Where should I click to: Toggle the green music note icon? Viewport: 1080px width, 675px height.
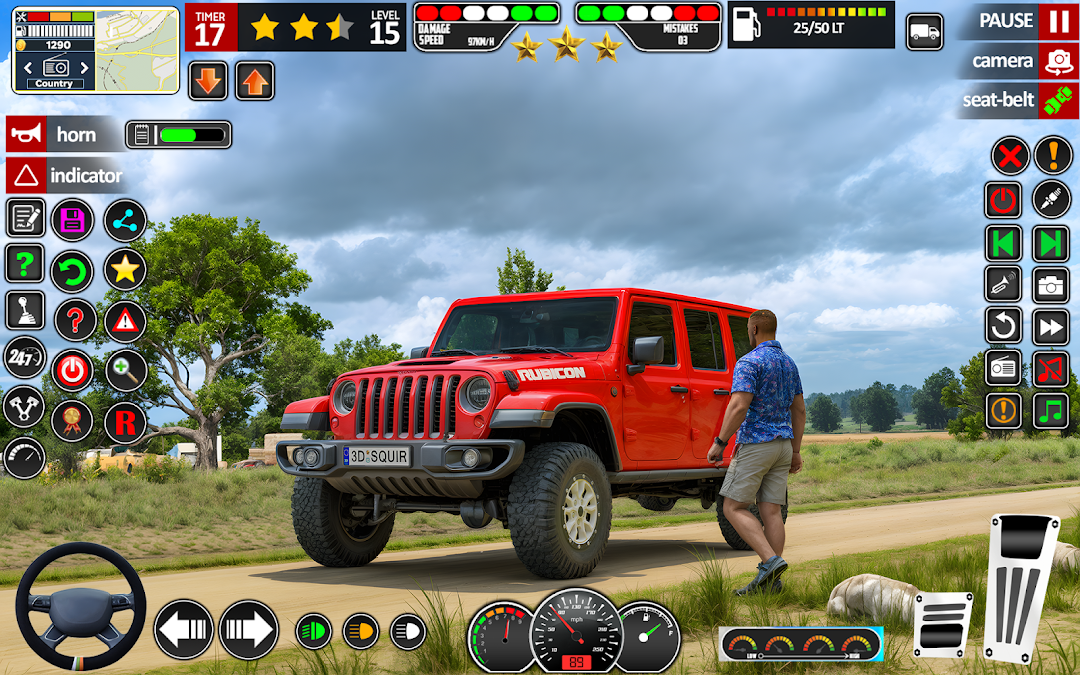[1051, 410]
